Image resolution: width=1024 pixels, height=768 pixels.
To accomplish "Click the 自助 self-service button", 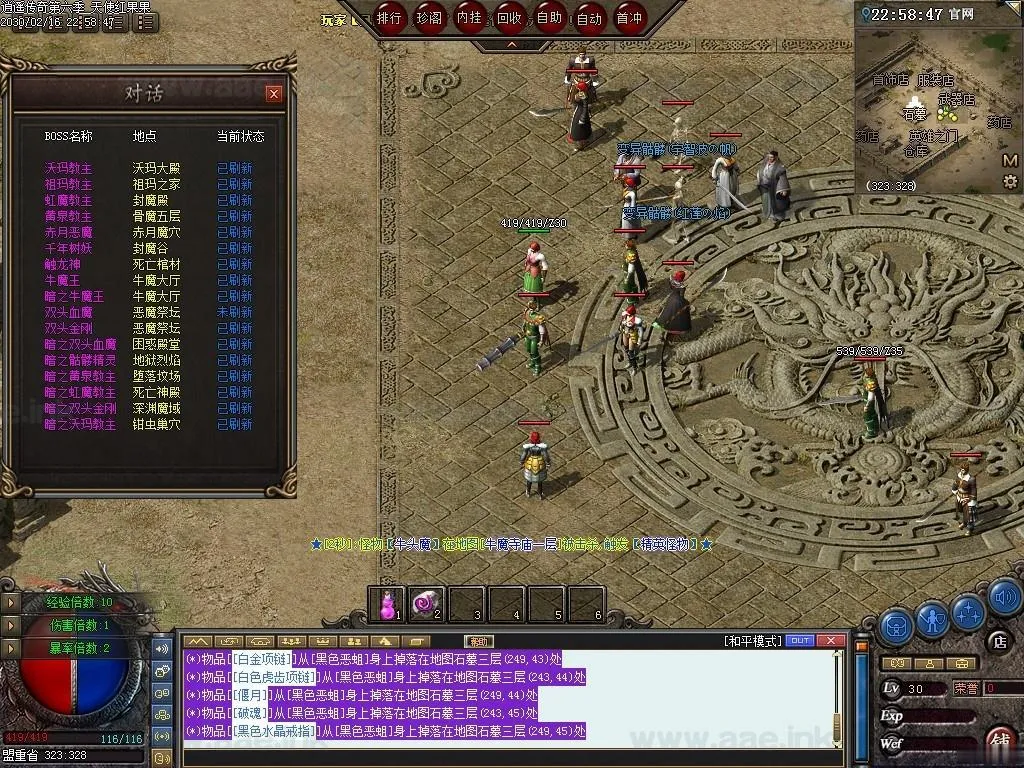I will click(x=549, y=18).
